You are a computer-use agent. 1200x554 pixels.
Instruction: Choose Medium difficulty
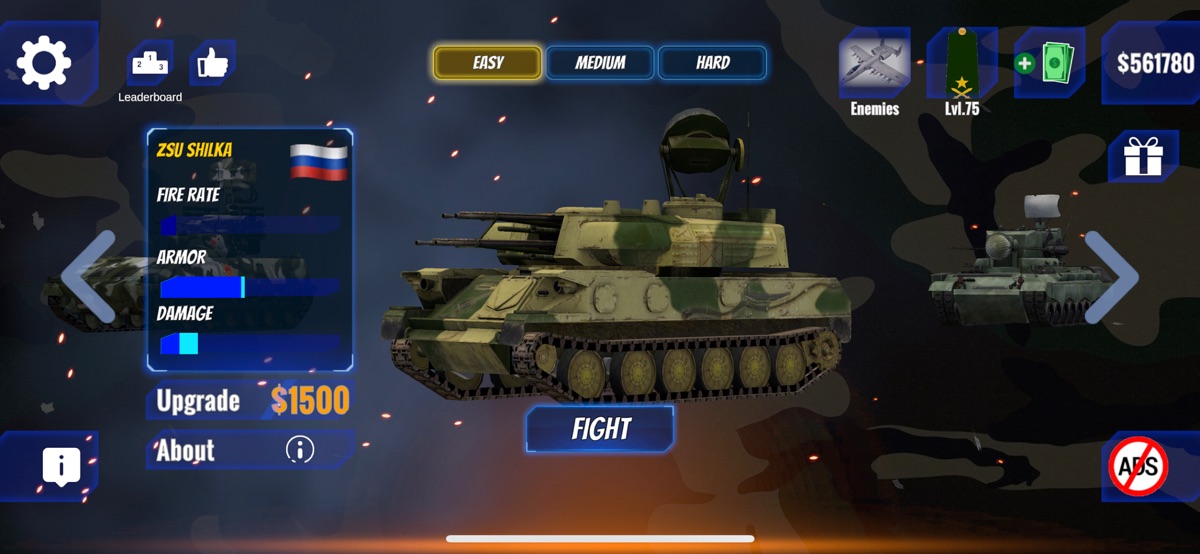point(600,63)
